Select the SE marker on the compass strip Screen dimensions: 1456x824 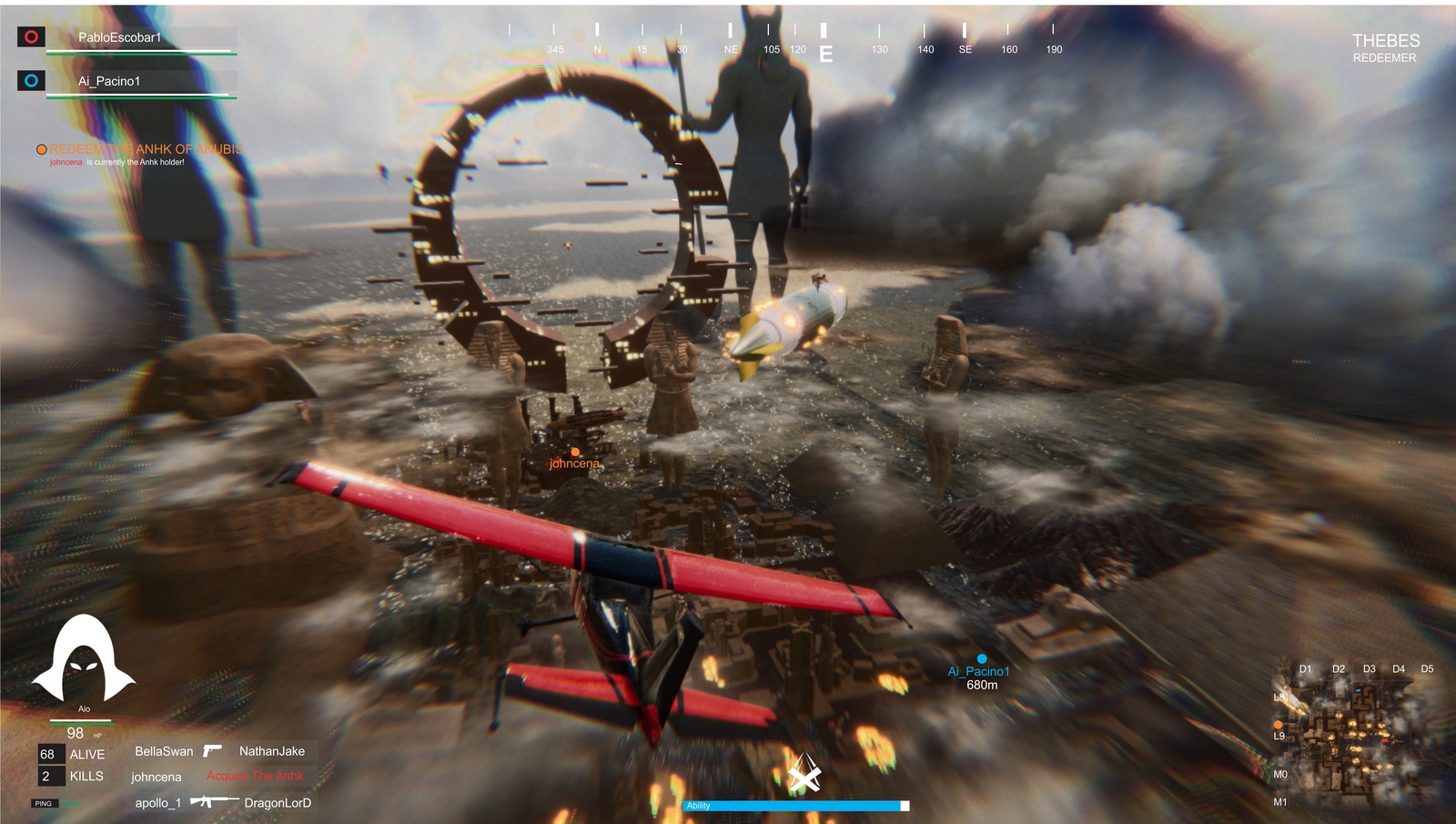click(964, 50)
